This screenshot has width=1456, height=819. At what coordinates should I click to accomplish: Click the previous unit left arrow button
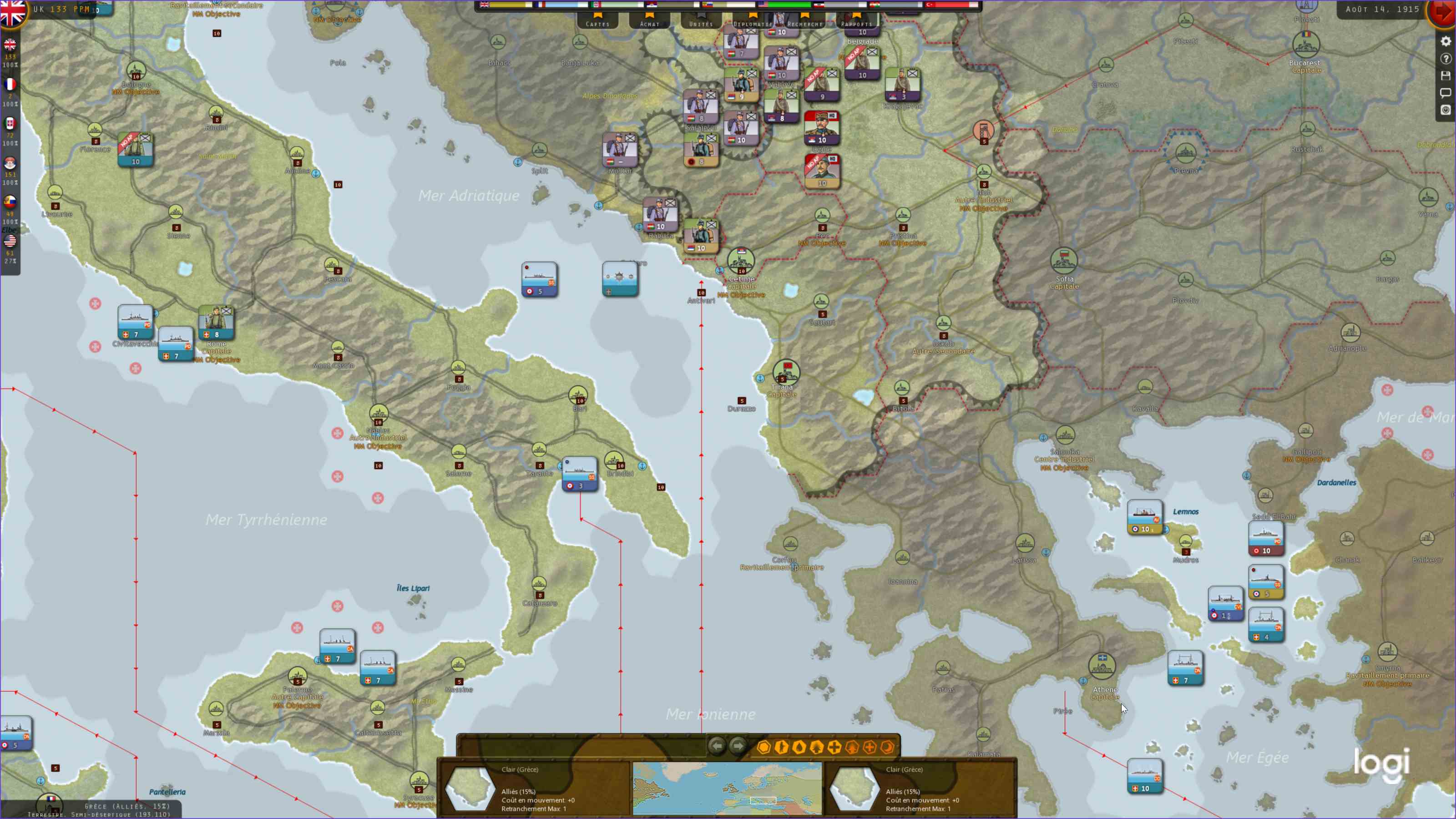click(717, 746)
